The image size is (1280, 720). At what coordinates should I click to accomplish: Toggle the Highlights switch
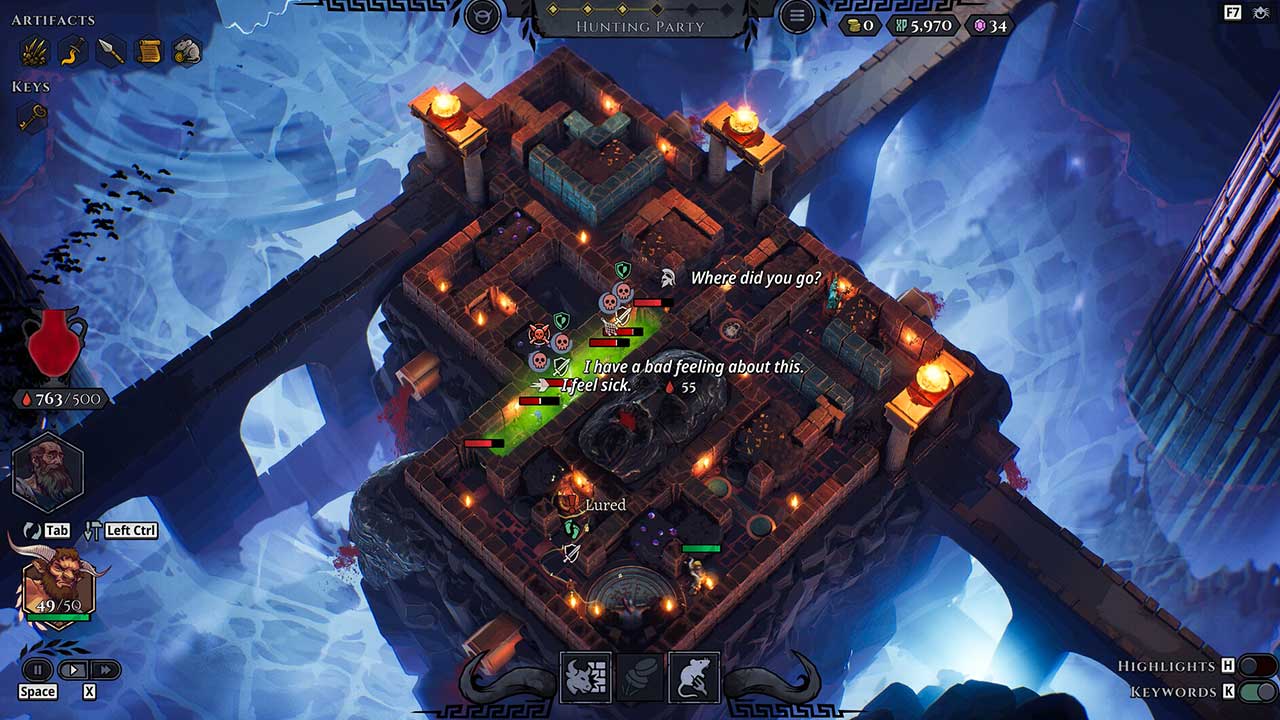[1256, 666]
